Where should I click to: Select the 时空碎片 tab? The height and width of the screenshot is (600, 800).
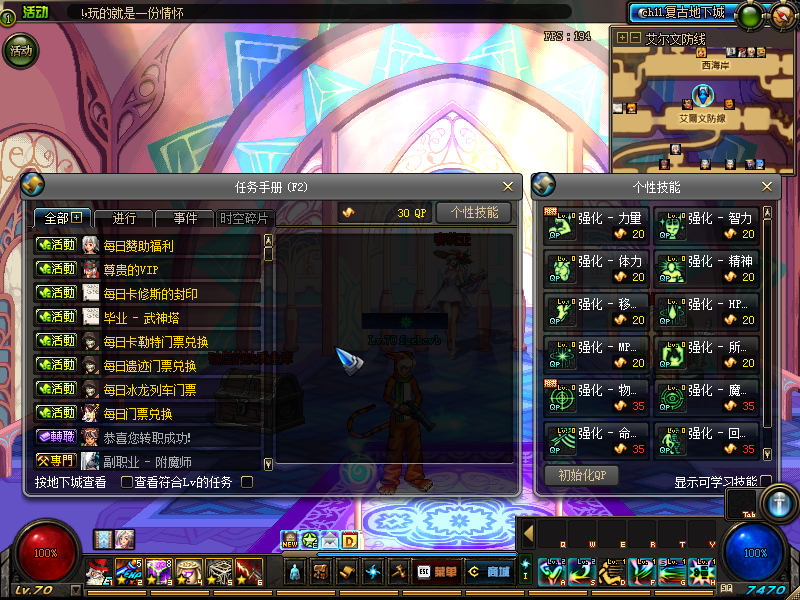point(244,218)
